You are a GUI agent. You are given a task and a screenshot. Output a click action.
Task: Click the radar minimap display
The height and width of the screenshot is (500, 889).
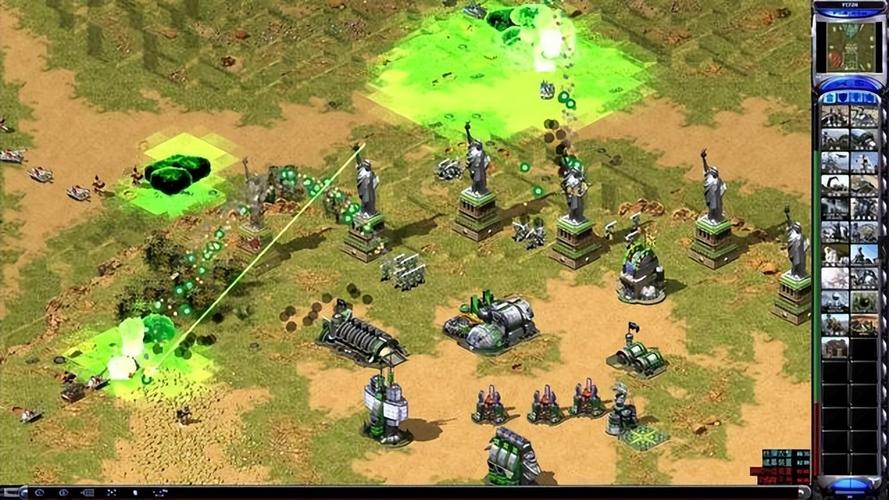848,47
